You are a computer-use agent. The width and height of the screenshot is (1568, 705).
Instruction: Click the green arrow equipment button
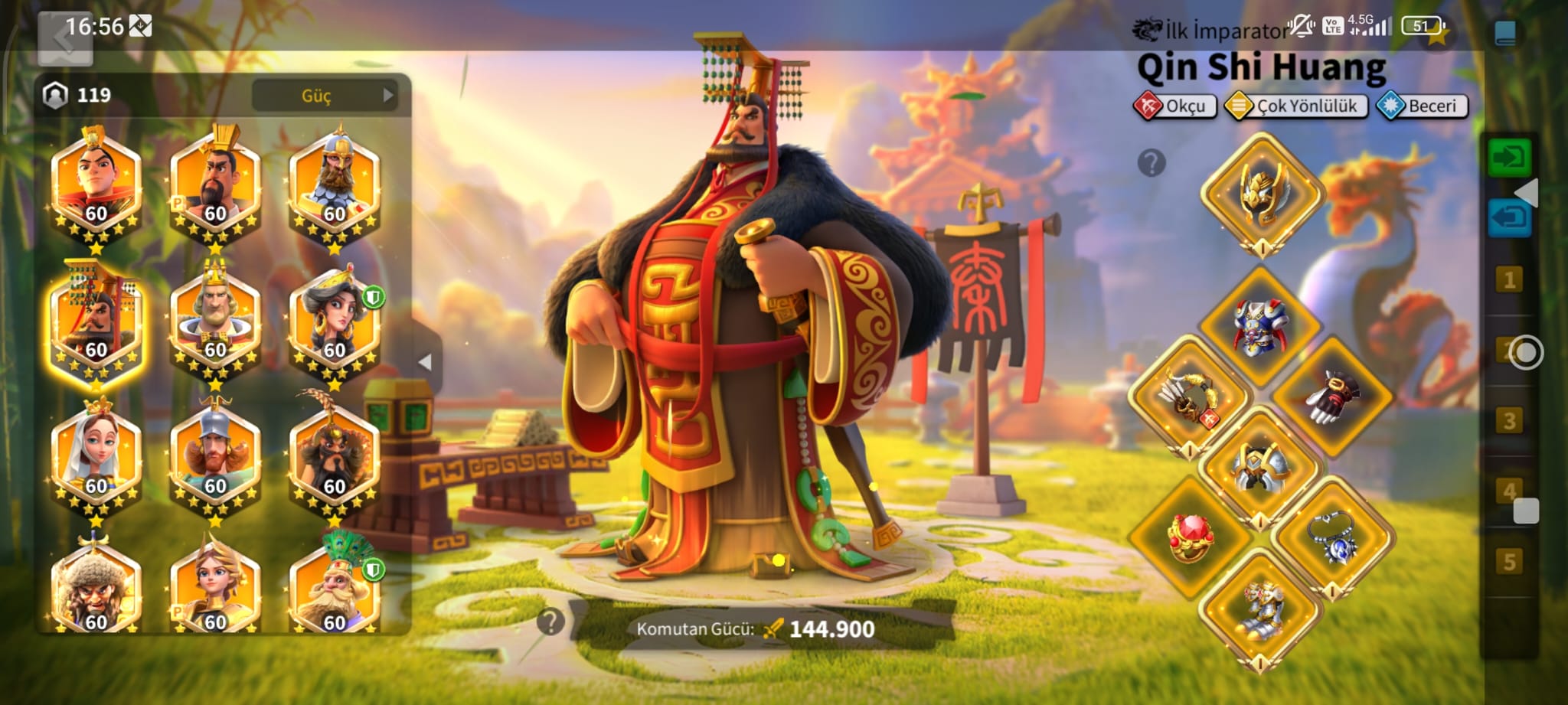point(1509,158)
